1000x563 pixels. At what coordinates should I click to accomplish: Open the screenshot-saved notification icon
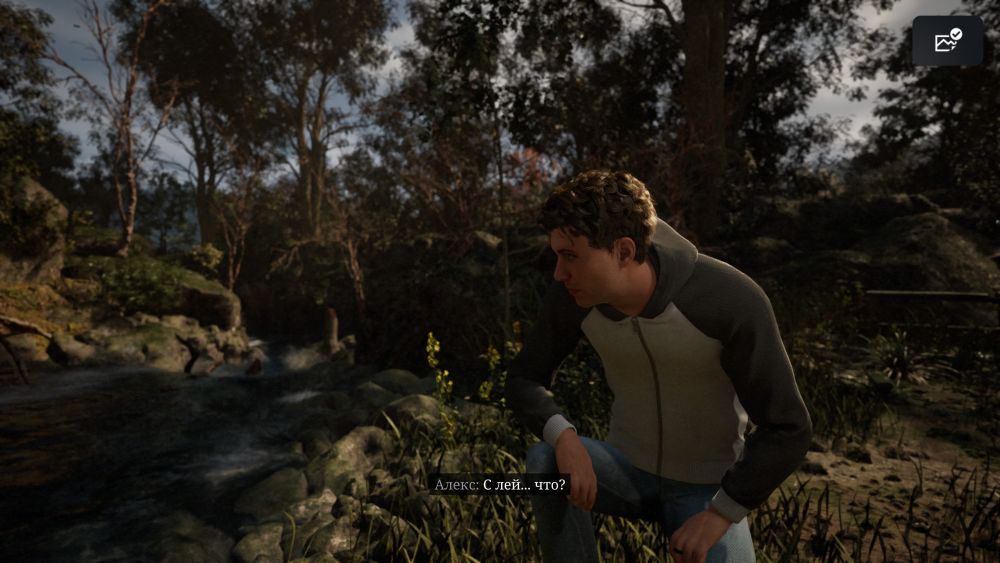[947, 41]
